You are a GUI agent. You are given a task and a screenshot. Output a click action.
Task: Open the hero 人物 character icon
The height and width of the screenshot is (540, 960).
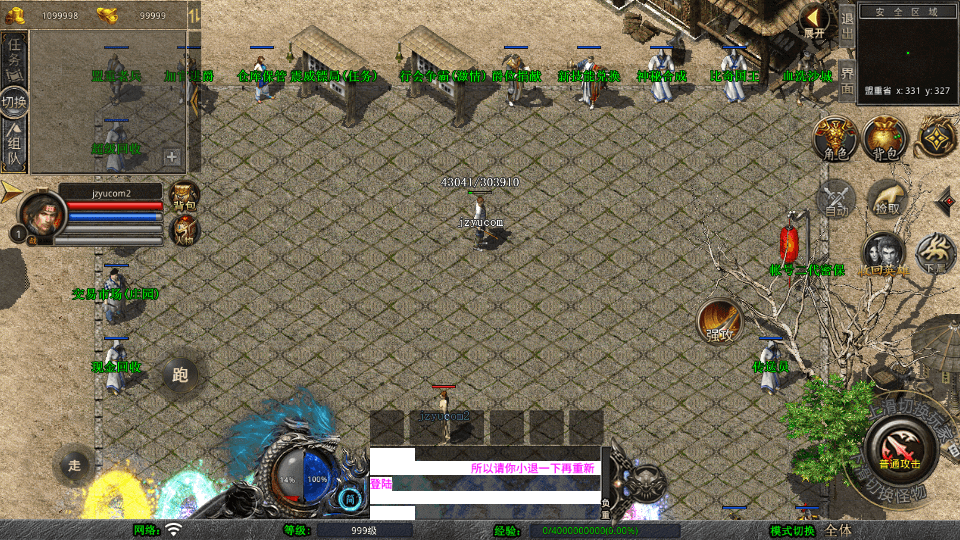click(185, 230)
